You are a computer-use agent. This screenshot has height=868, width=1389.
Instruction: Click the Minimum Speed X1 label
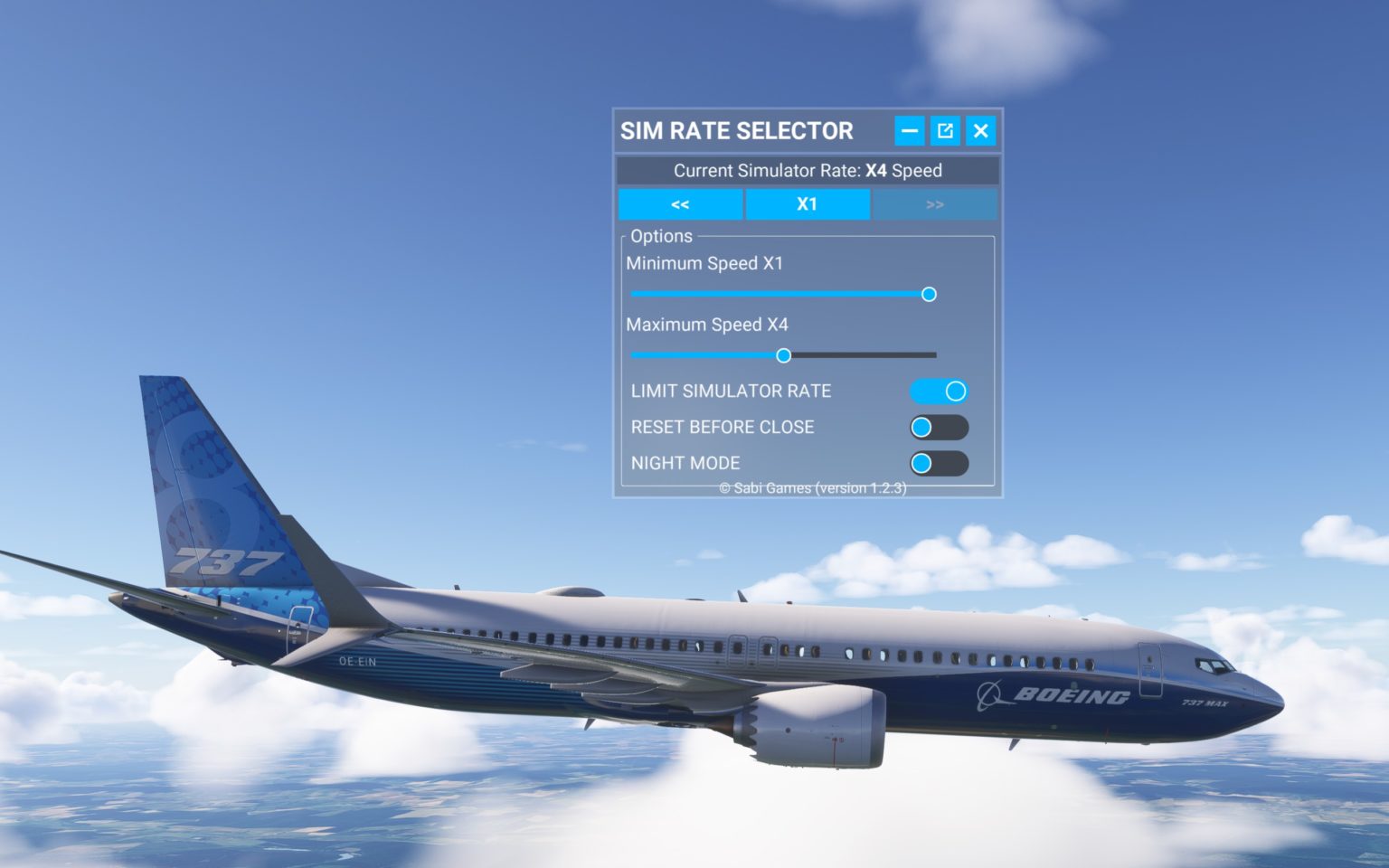coord(706,264)
